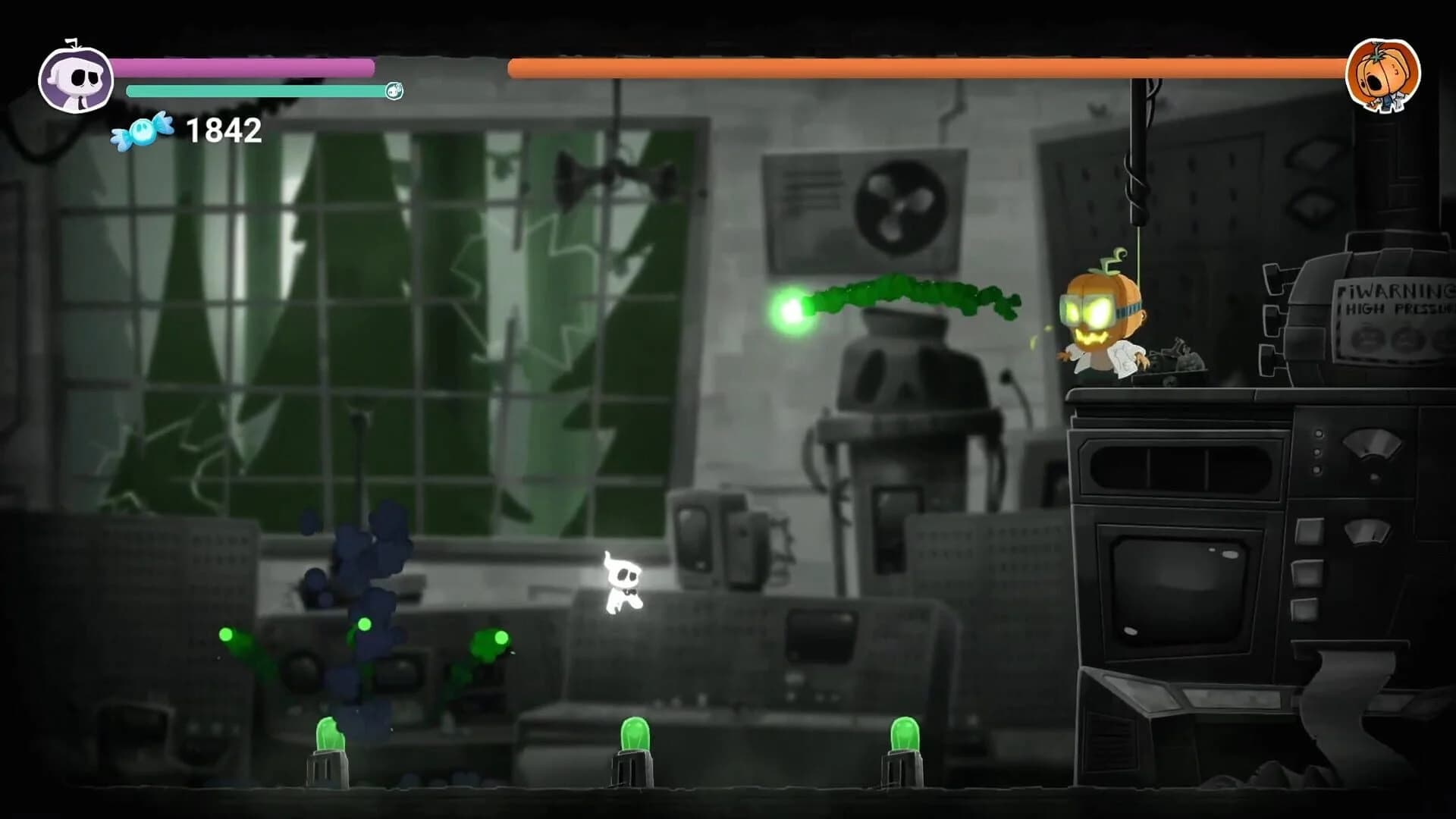
Task: Click the purple player health bar
Action: point(243,68)
